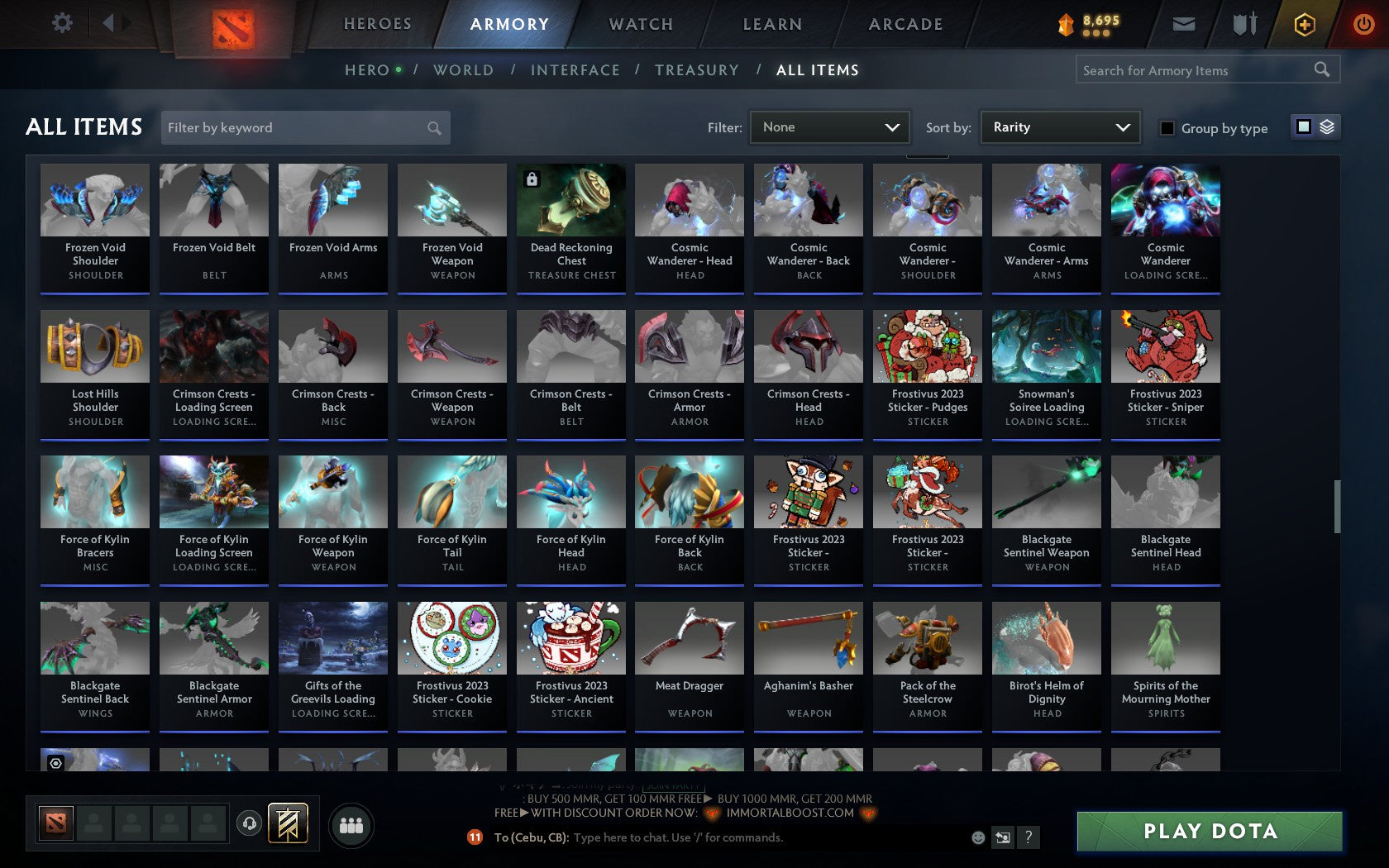The height and width of the screenshot is (868, 1389).
Task: Click the mail notifications envelope icon
Action: (1182, 24)
